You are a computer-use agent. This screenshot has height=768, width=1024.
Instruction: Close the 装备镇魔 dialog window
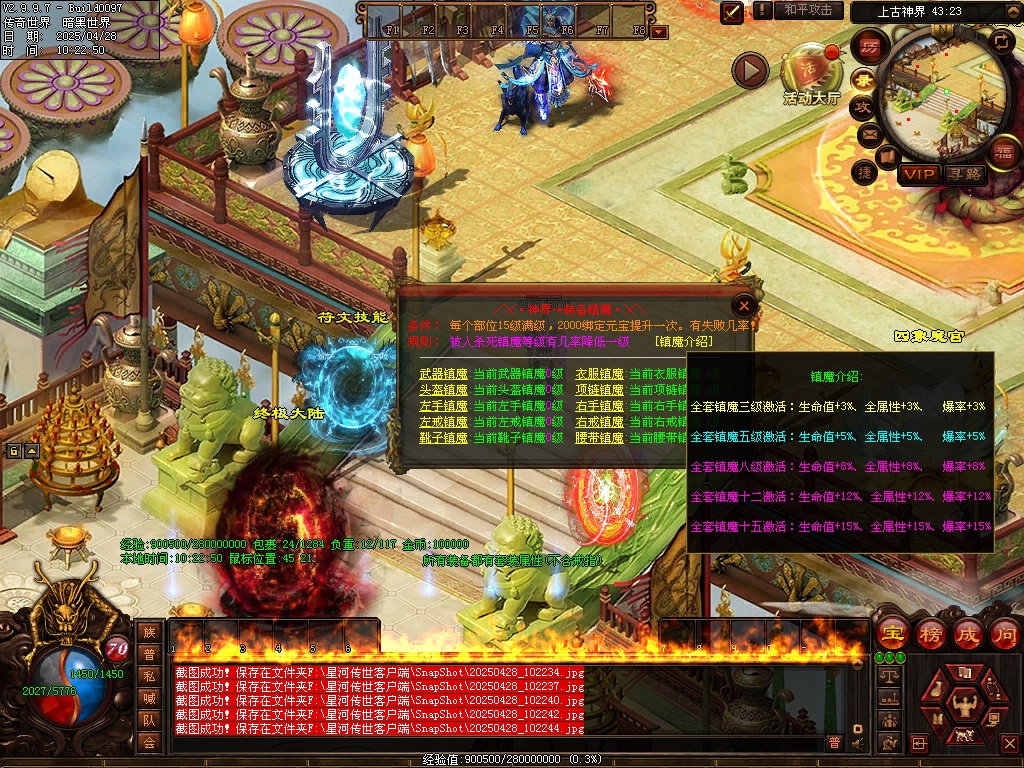click(743, 305)
